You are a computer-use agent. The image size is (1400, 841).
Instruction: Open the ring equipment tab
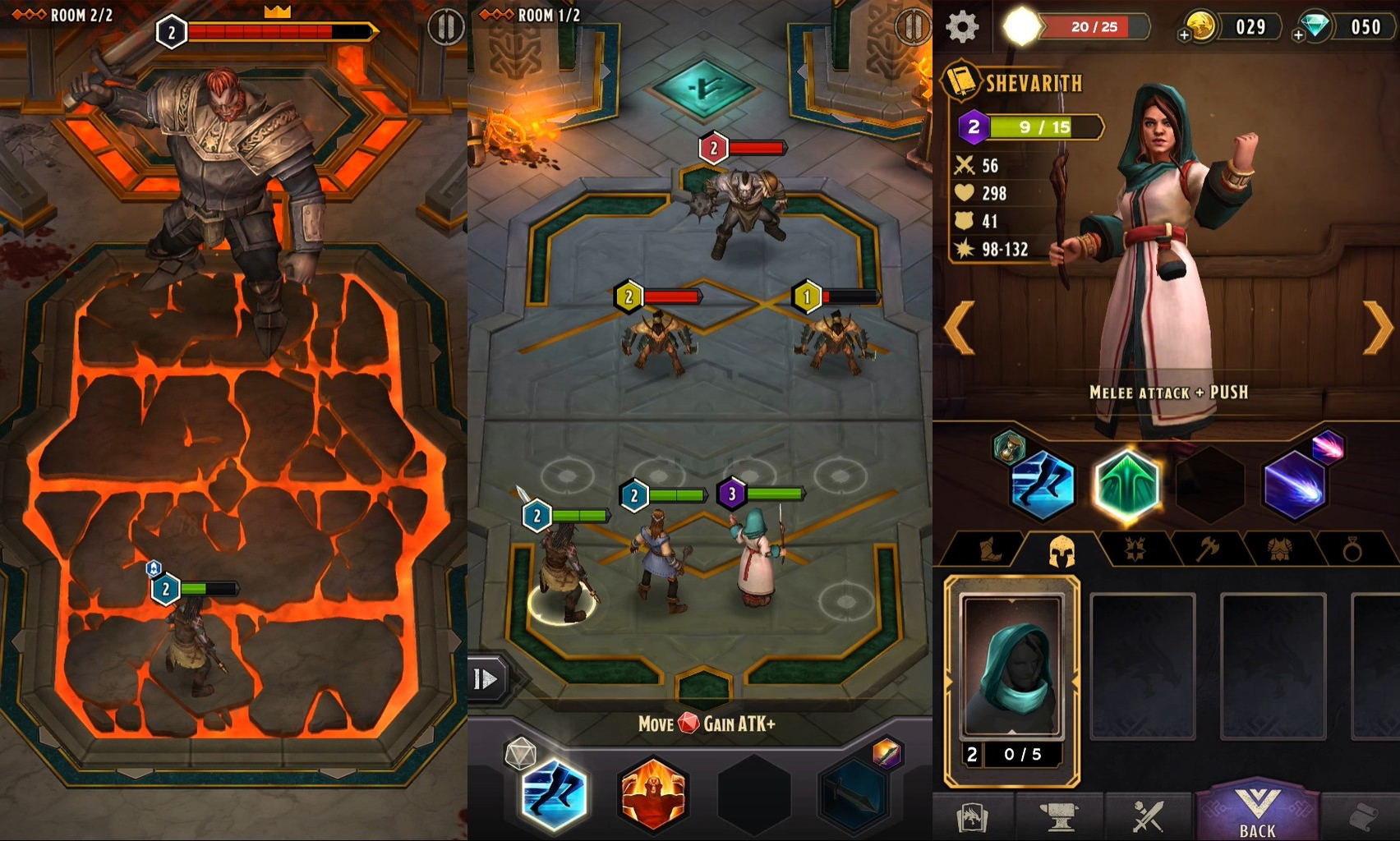(x=1351, y=549)
